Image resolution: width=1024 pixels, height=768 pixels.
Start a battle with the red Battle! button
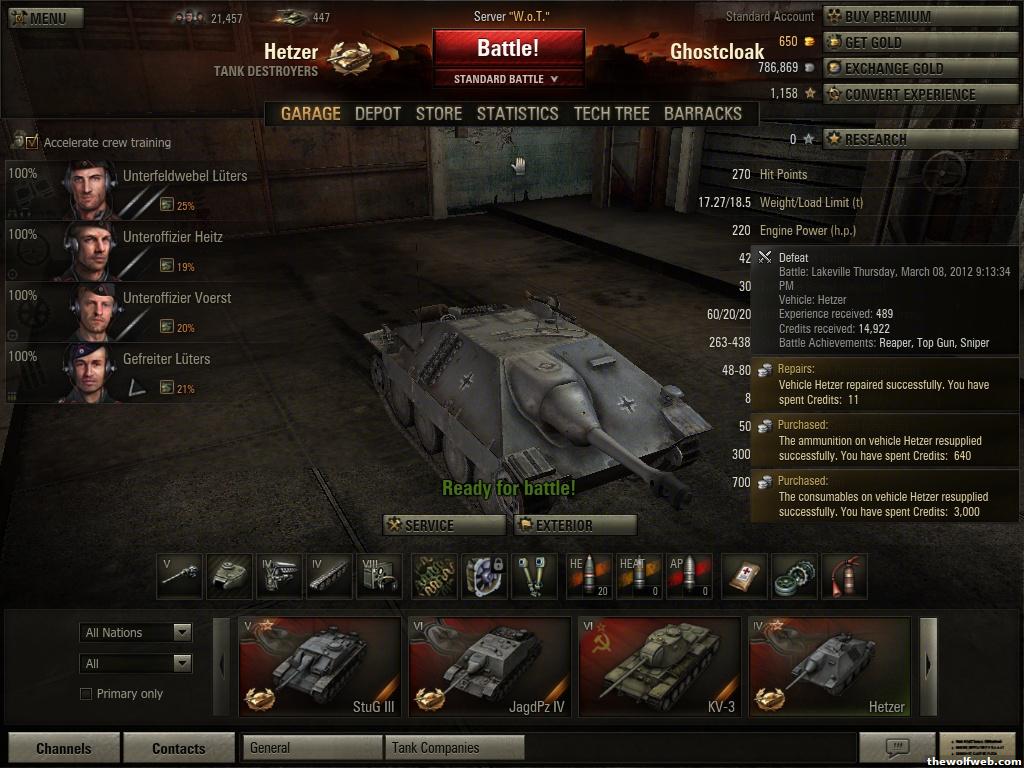click(508, 48)
